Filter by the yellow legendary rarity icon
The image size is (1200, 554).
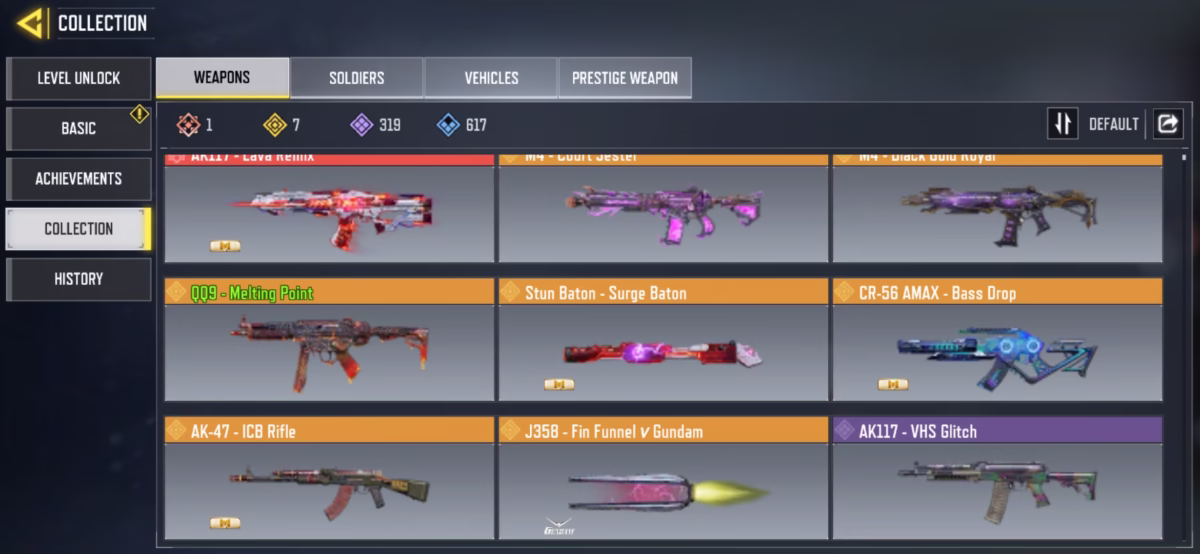click(274, 125)
